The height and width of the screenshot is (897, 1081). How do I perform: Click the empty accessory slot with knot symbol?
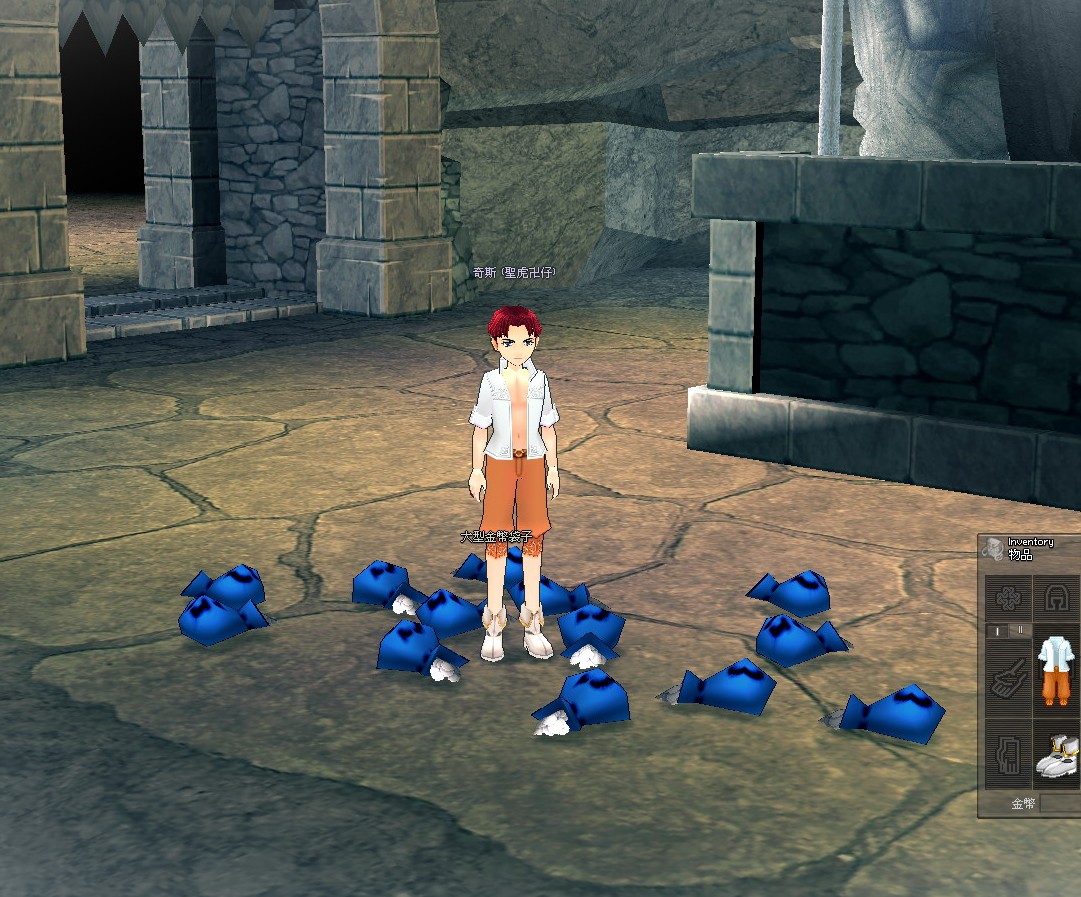[x=1007, y=598]
